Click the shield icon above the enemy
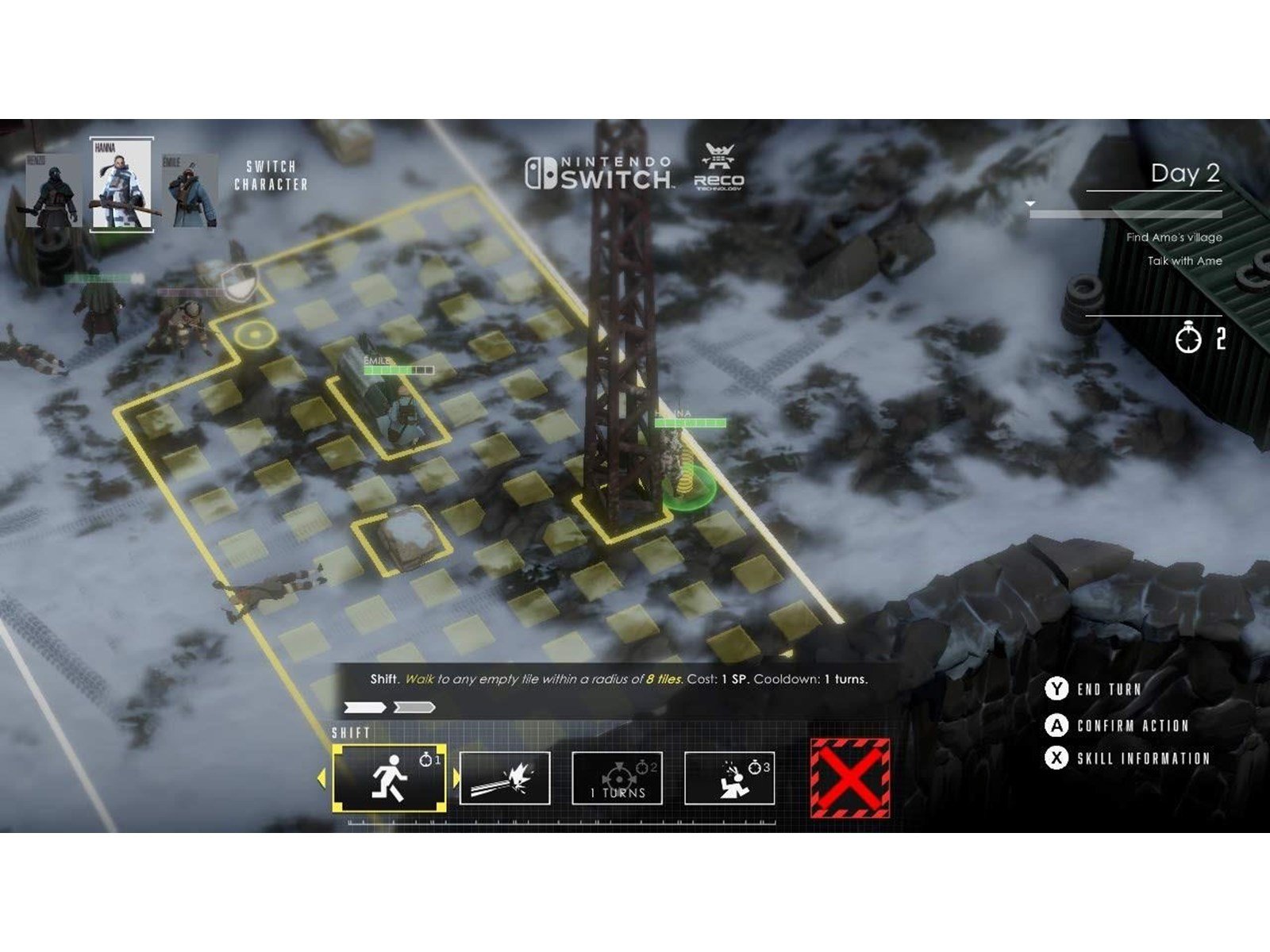This screenshot has width=1270, height=952. point(238,282)
